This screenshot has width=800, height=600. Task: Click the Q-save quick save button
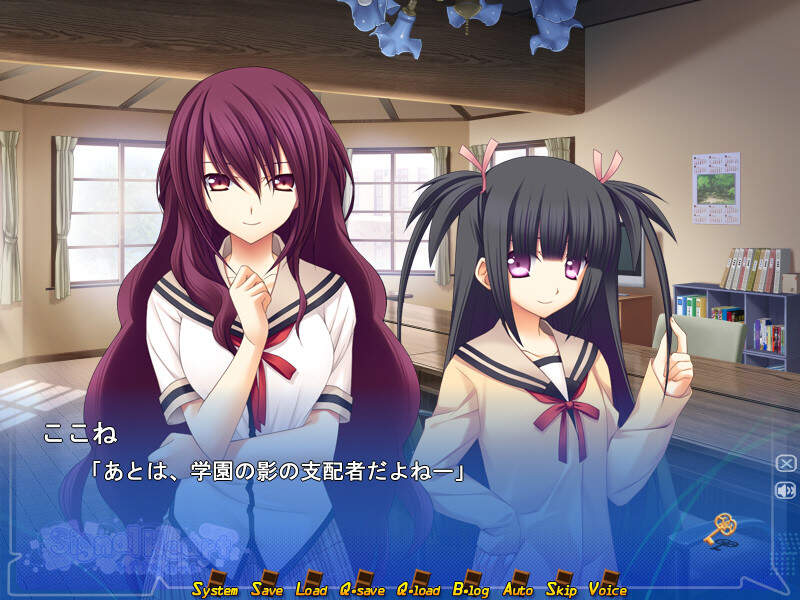362,587
